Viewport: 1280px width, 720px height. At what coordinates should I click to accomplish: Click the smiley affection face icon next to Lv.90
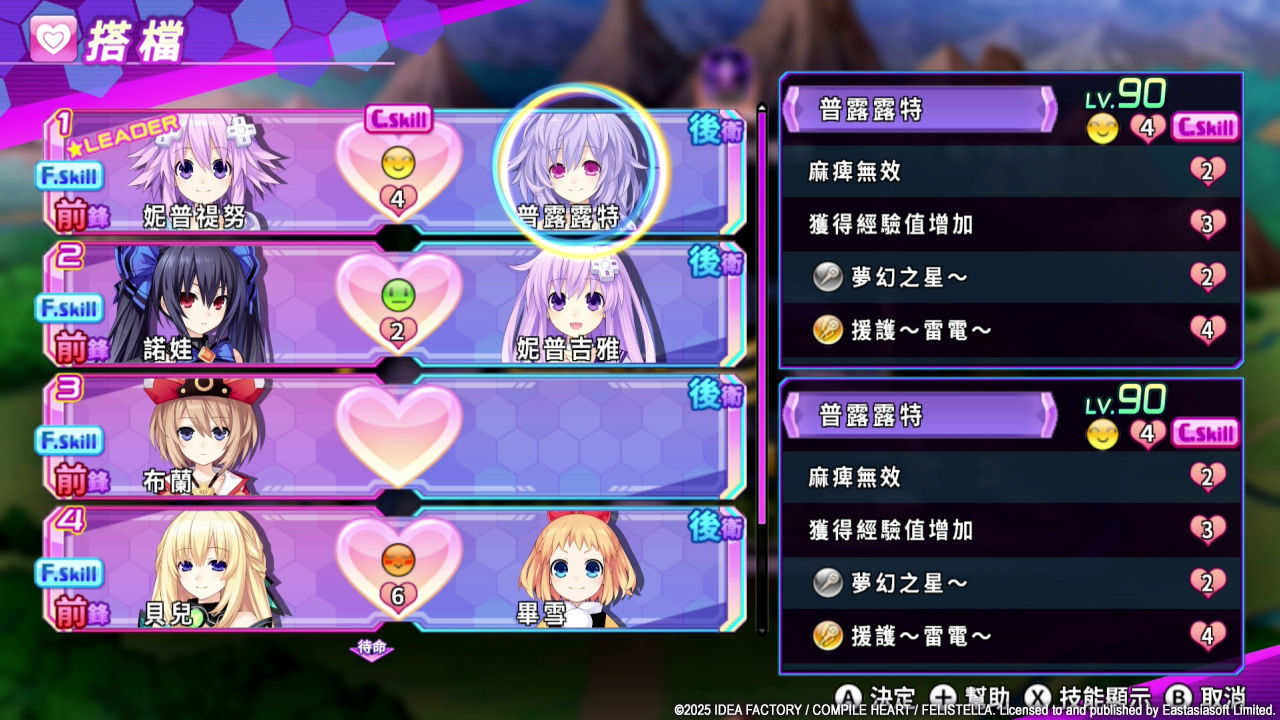(1103, 128)
